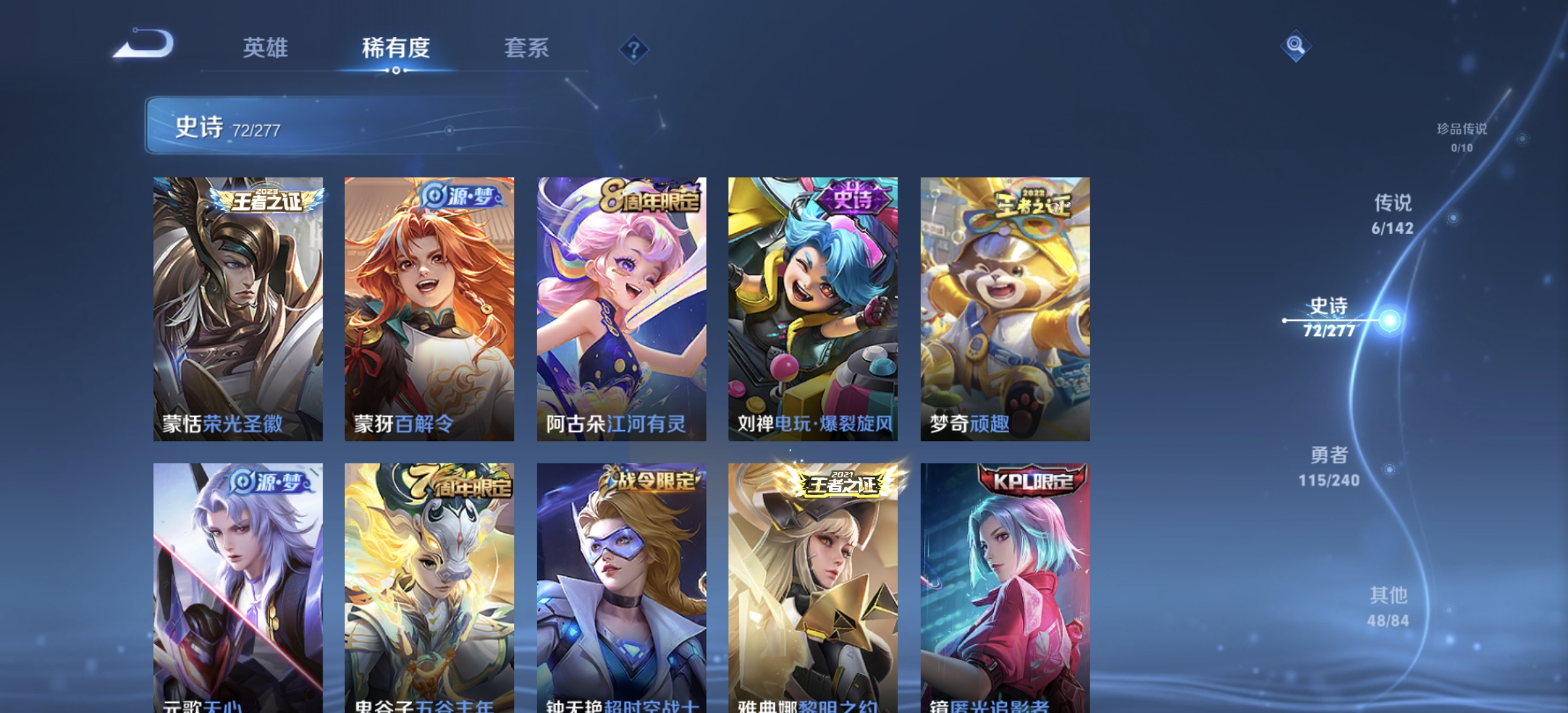Open the 套系 tab
Image resolution: width=1568 pixels, height=713 pixels.
(x=527, y=49)
